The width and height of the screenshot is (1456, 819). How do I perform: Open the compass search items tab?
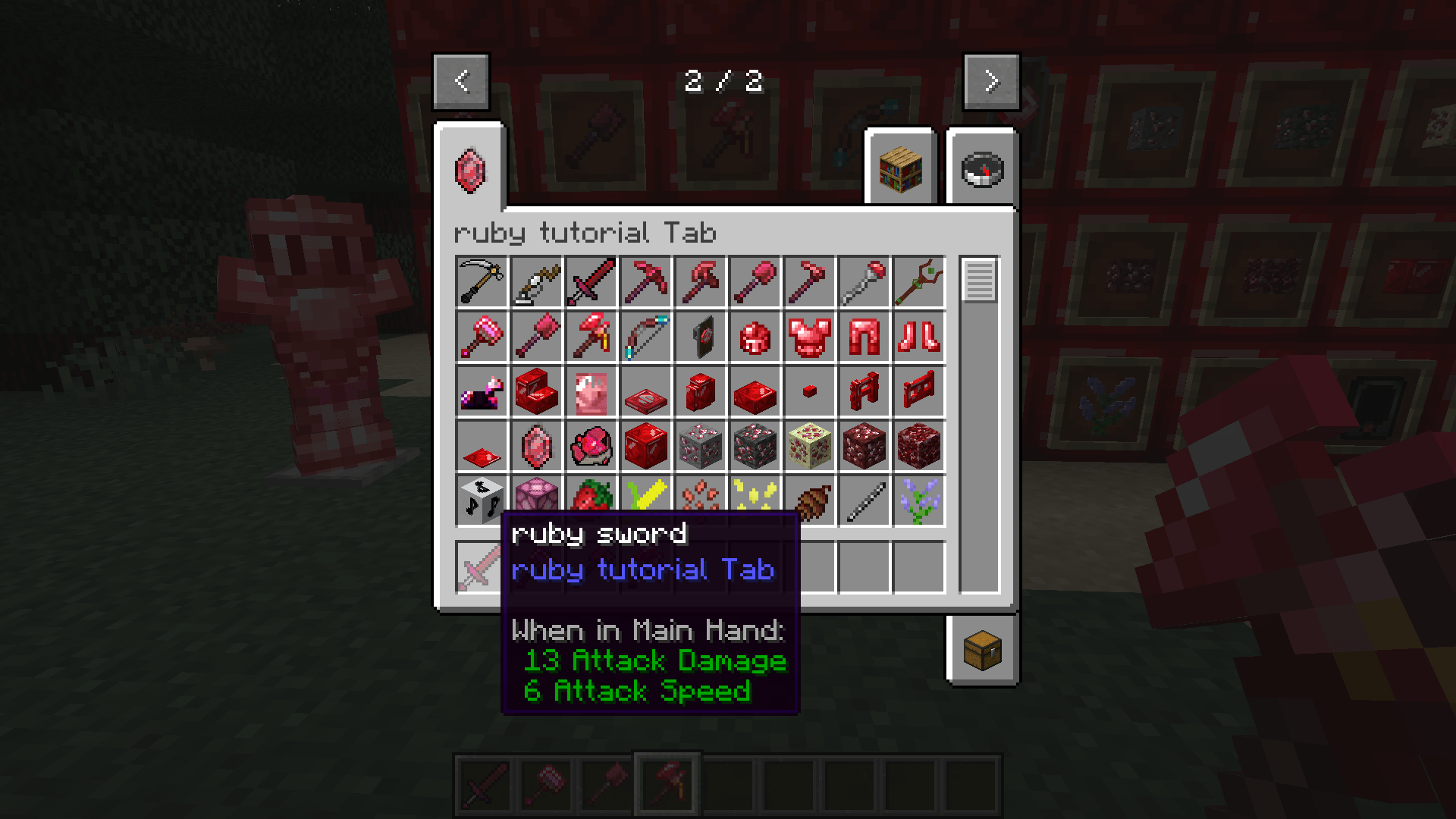coord(981,168)
